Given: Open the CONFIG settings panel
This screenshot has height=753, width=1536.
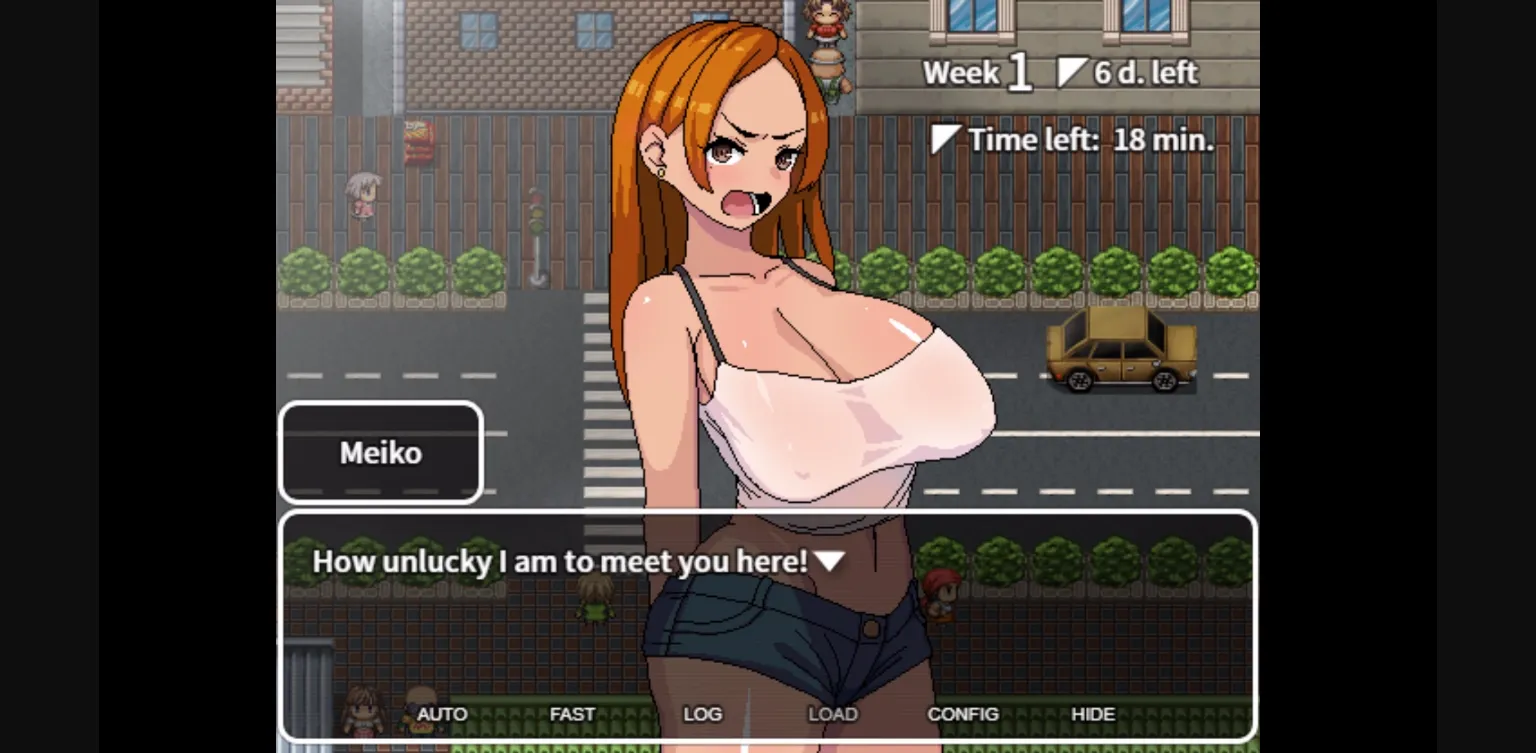Looking at the screenshot, I should [x=963, y=714].
